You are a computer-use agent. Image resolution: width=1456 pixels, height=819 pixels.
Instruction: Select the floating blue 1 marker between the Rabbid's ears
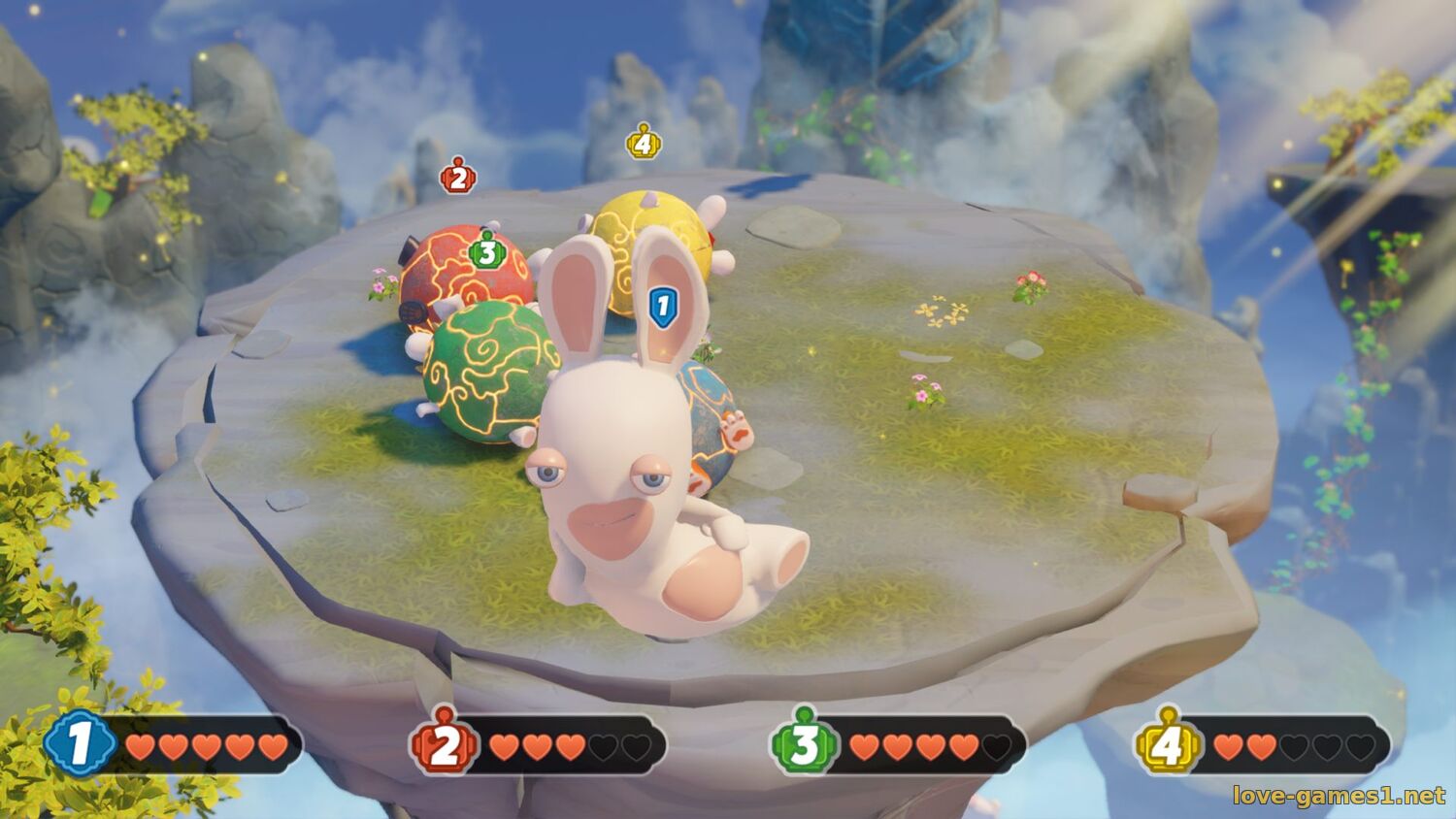click(663, 306)
